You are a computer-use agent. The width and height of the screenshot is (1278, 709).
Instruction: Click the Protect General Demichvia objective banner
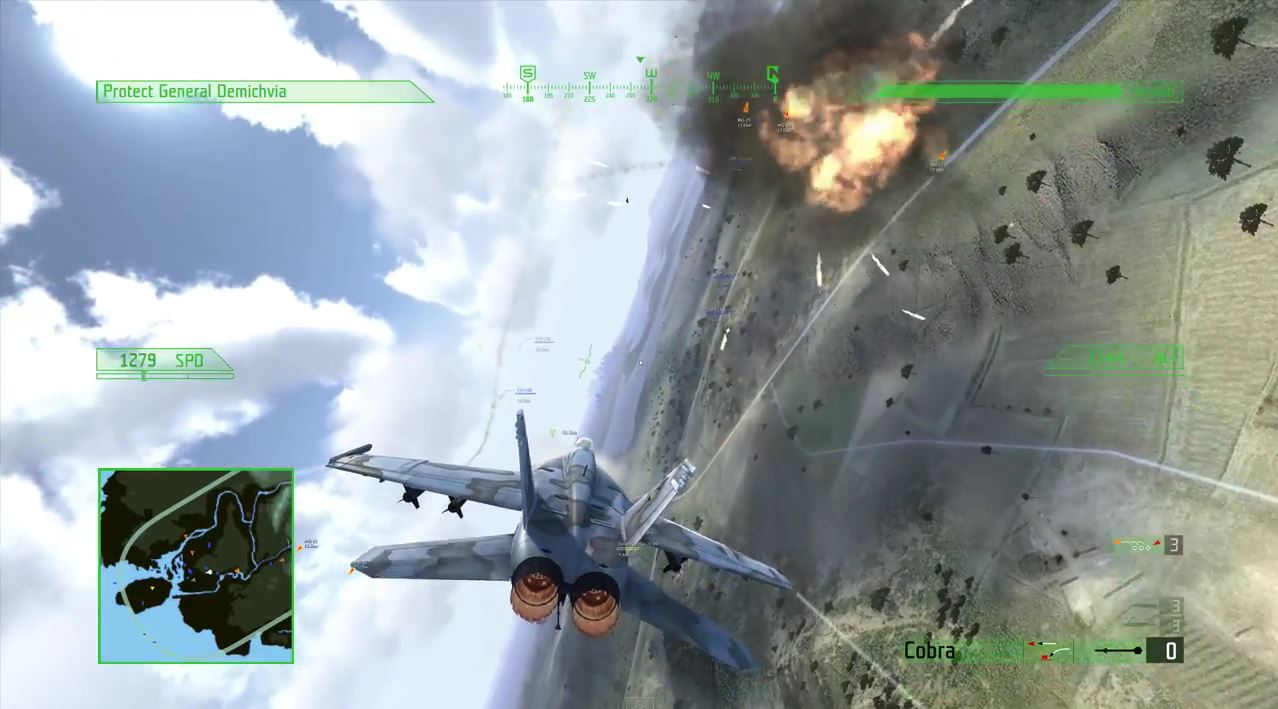pyautogui.click(x=263, y=92)
